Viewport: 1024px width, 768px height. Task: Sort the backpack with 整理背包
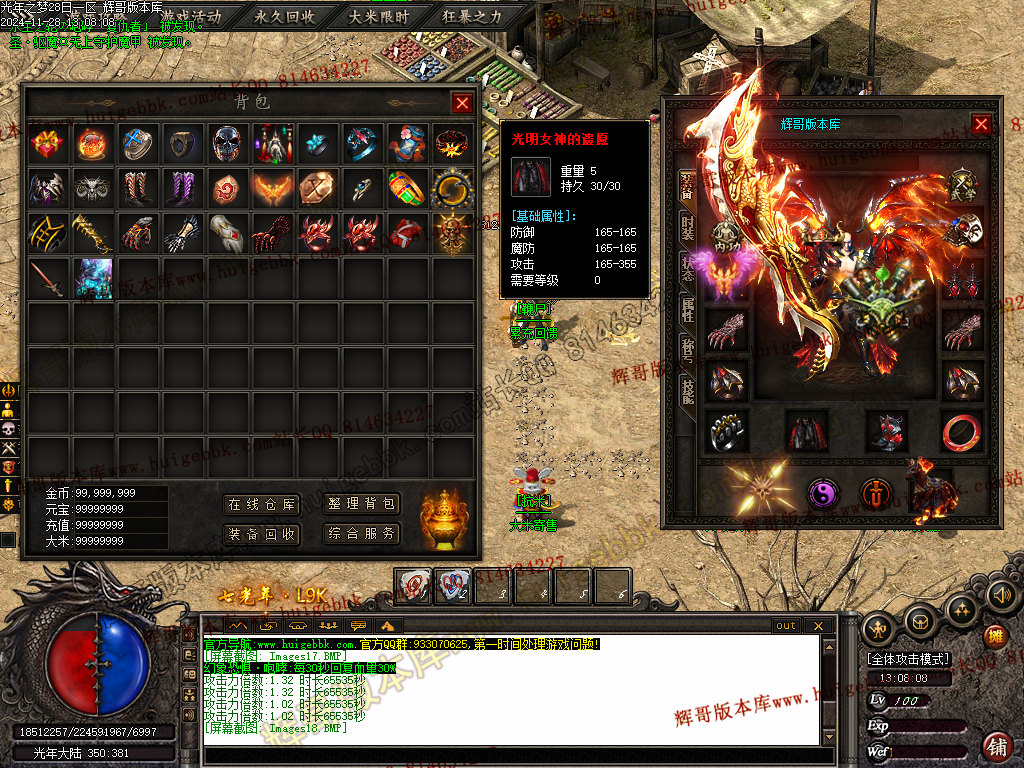point(361,504)
